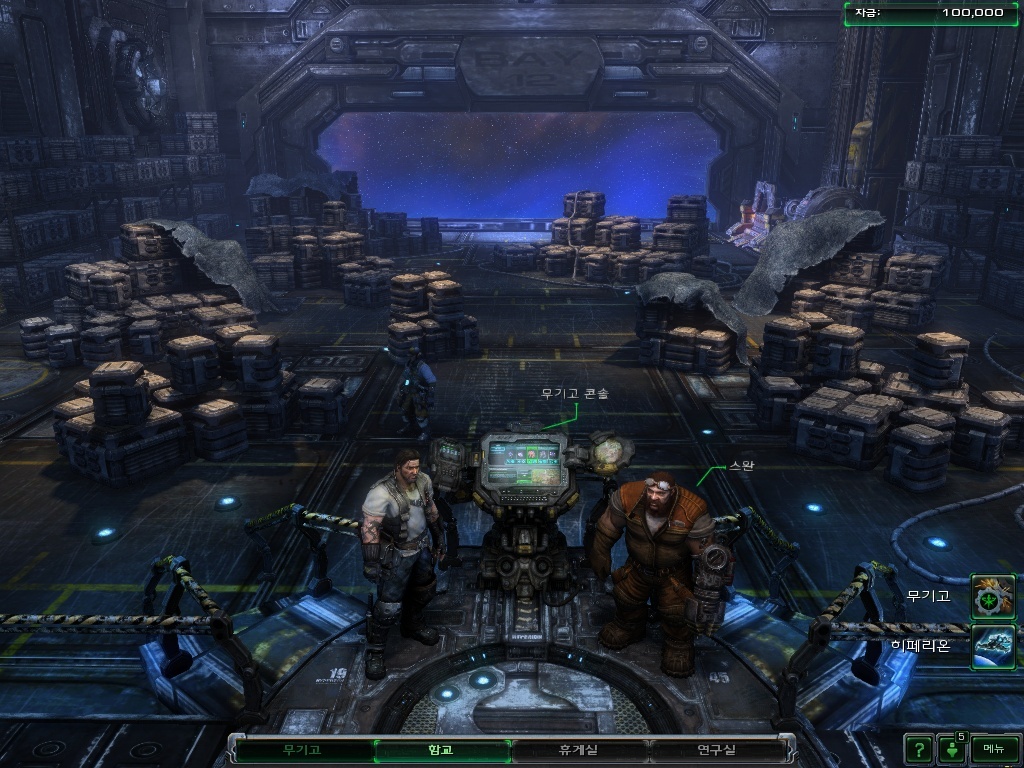Talk to the character labeled 스완
Screen dimensions: 1024x768
tap(655, 560)
